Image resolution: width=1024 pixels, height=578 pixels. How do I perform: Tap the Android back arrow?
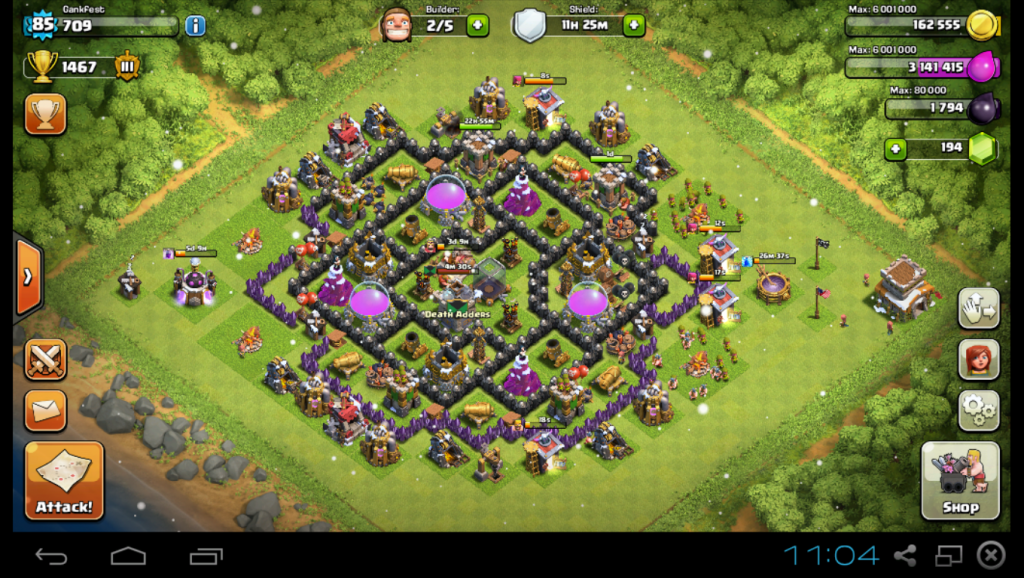(51, 555)
